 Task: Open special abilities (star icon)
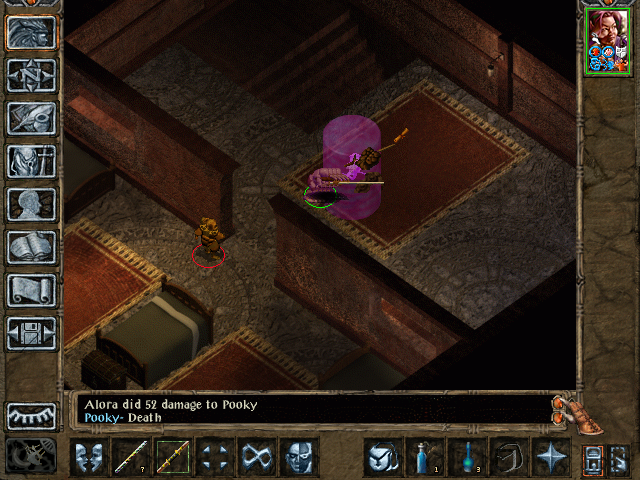click(551, 458)
